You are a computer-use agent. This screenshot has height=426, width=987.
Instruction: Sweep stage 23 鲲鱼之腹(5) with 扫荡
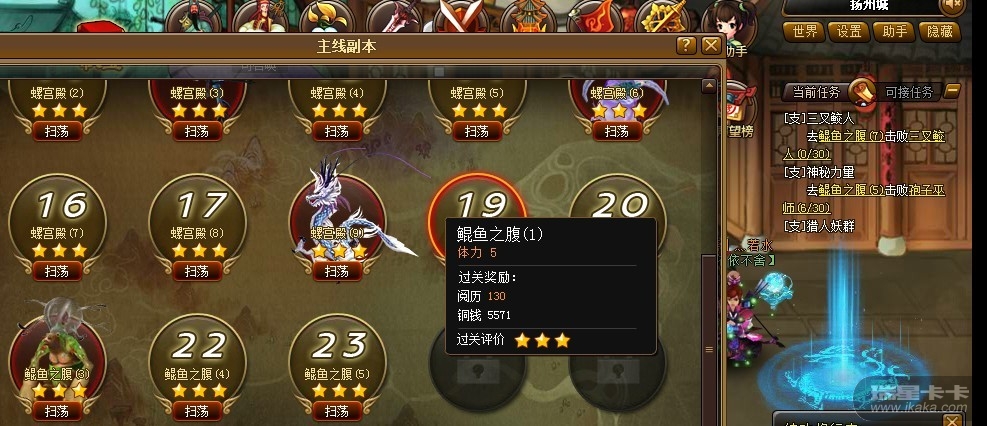337,411
